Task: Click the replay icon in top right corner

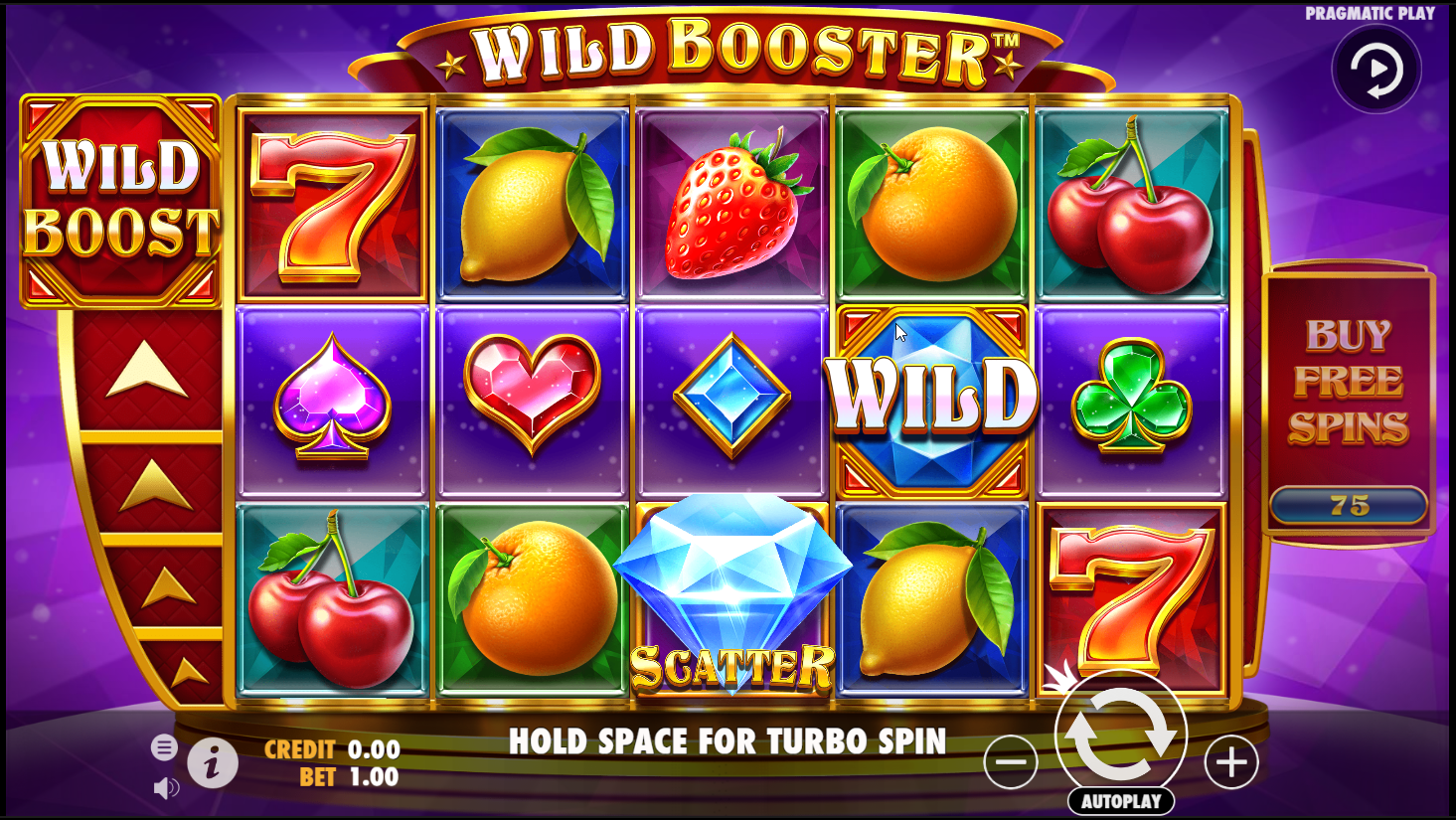Action: (x=1375, y=68)
